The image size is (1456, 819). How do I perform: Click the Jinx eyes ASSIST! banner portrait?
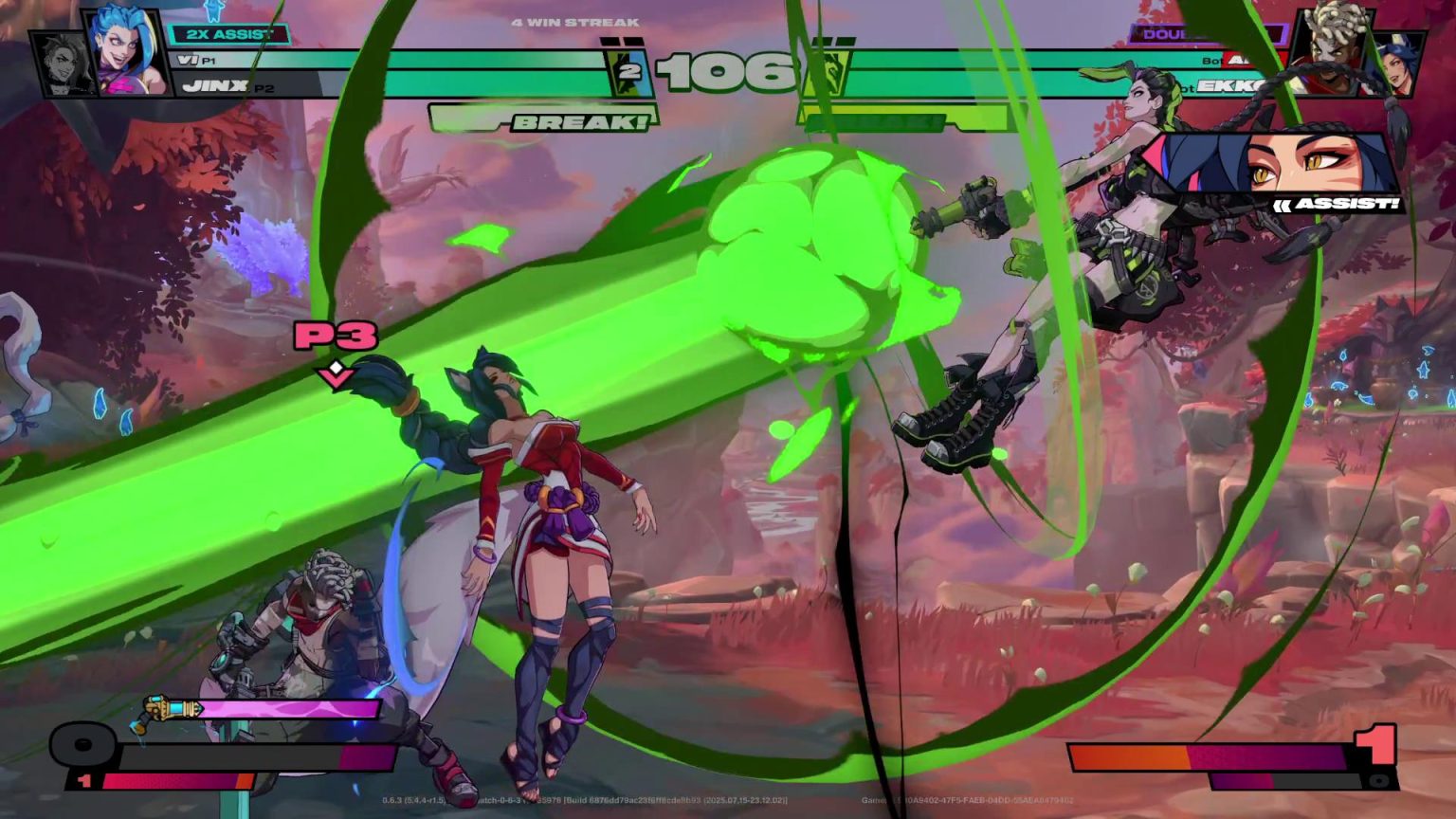point(1283,162)
